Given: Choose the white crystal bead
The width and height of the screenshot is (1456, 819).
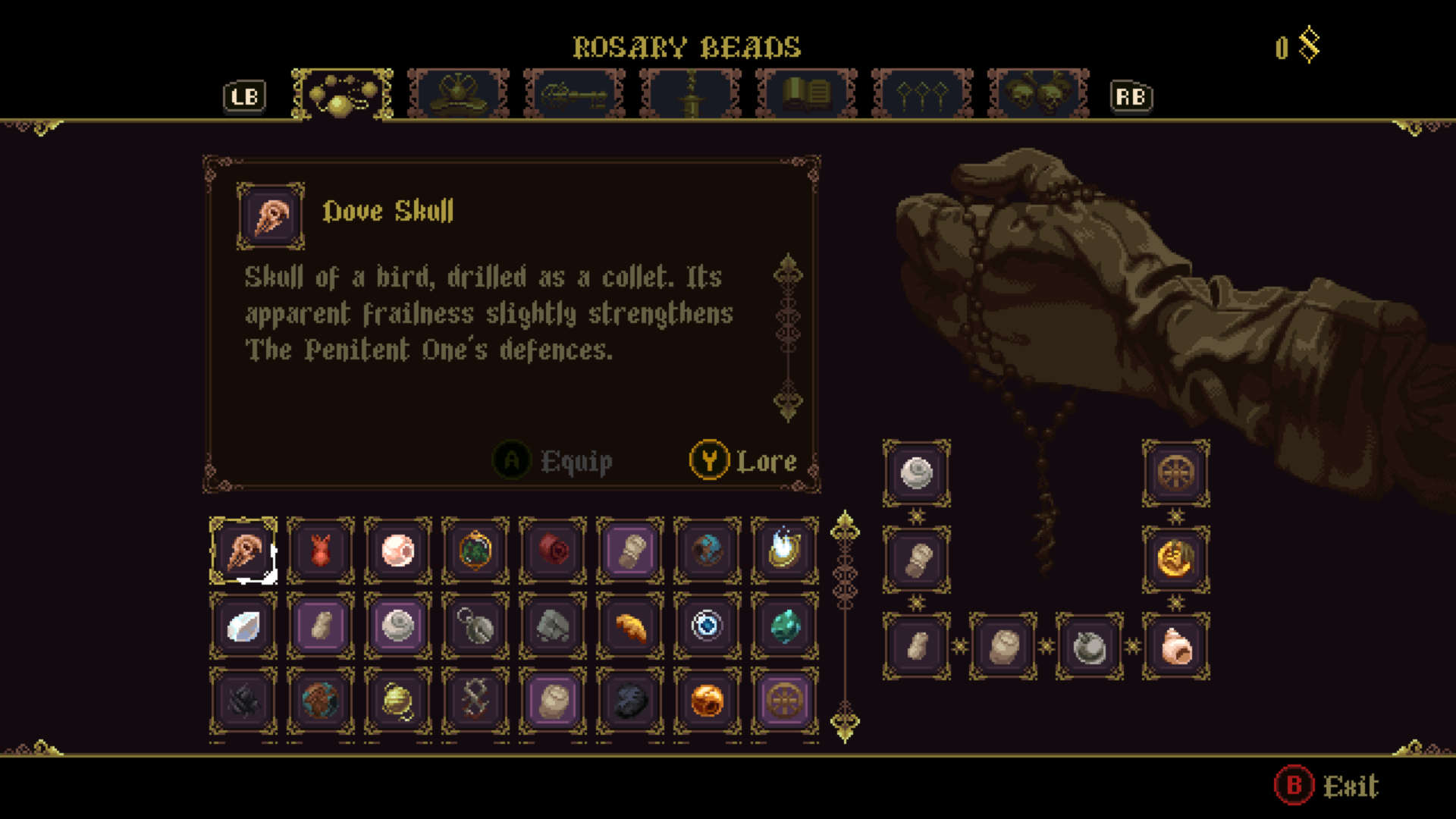Looking at the screenshot, I should [243, 626].
